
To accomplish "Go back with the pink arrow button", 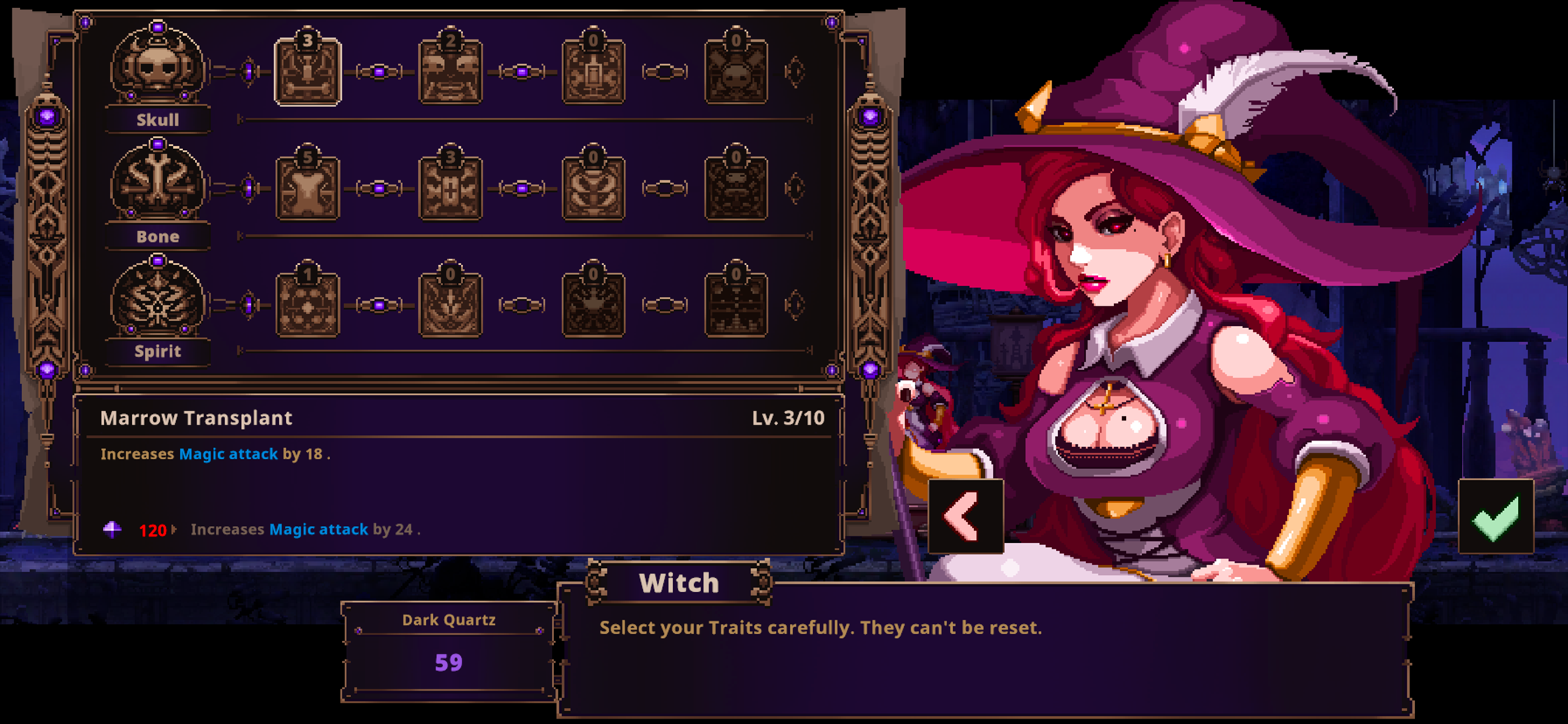I will (x=965, y=516).
